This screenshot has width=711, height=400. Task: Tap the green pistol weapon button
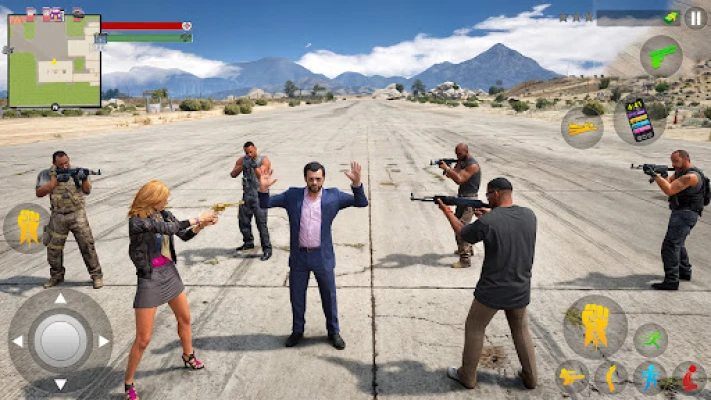pyautogui.click(x=660, y=57)
